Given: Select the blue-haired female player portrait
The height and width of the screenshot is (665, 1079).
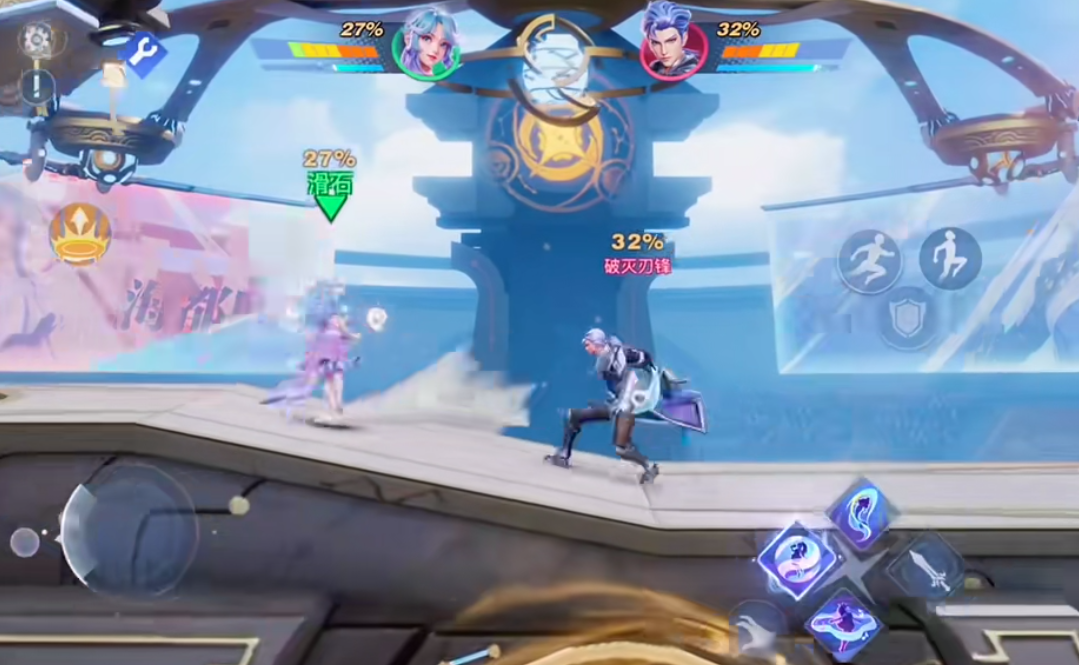Looking at the screenshot, I should click(x=427, y=46).
